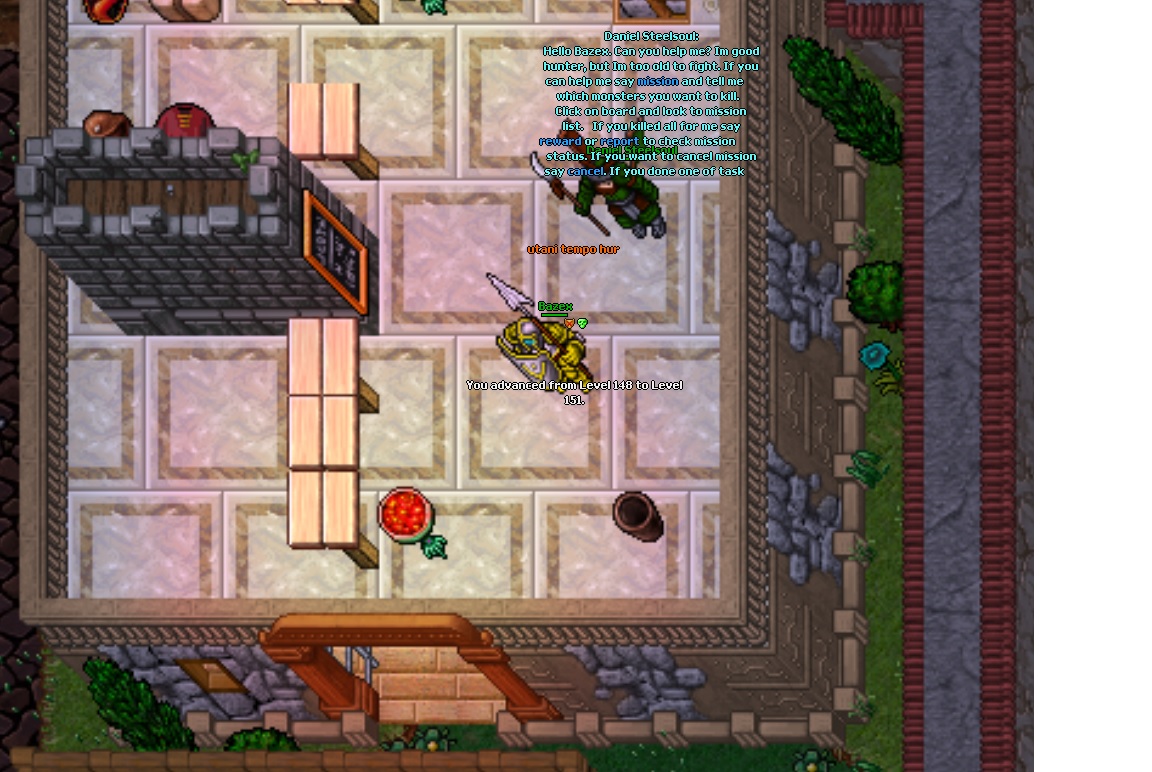Click the 'report' keyword in the NPC text
The width and height of the screenshot is (1152, 772).
coord(619,141)
